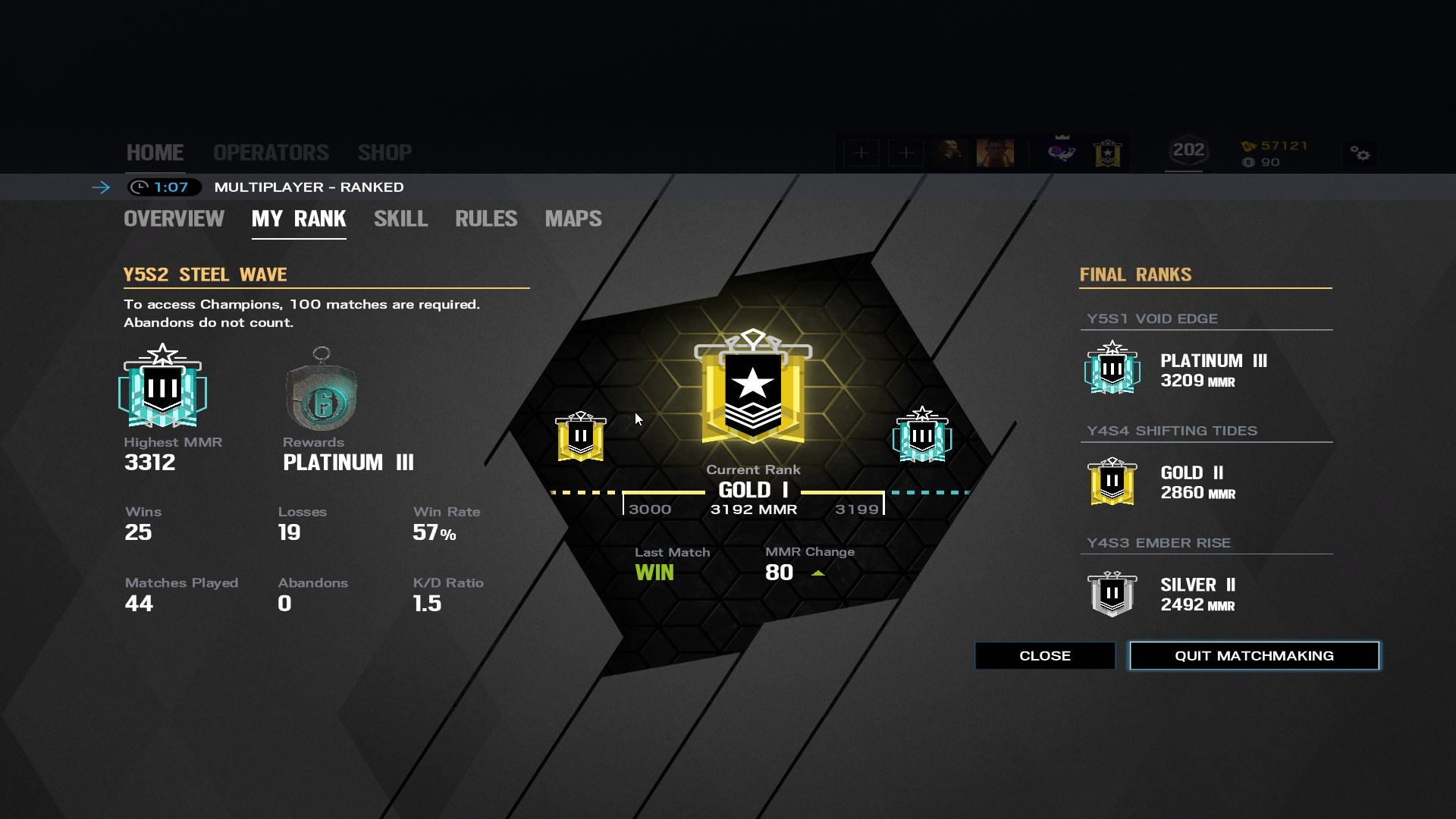Open settings via the gears icon

pos(1360,154)
